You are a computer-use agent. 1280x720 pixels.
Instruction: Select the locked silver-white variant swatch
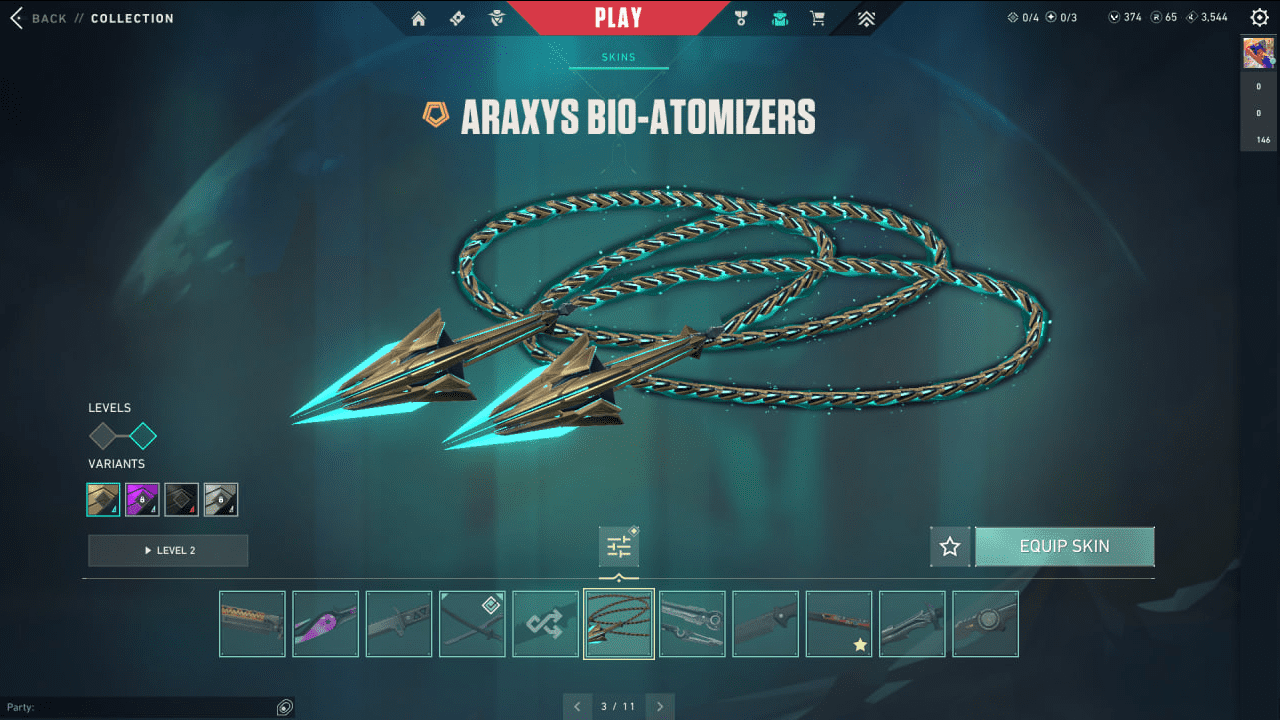(220, 500)
